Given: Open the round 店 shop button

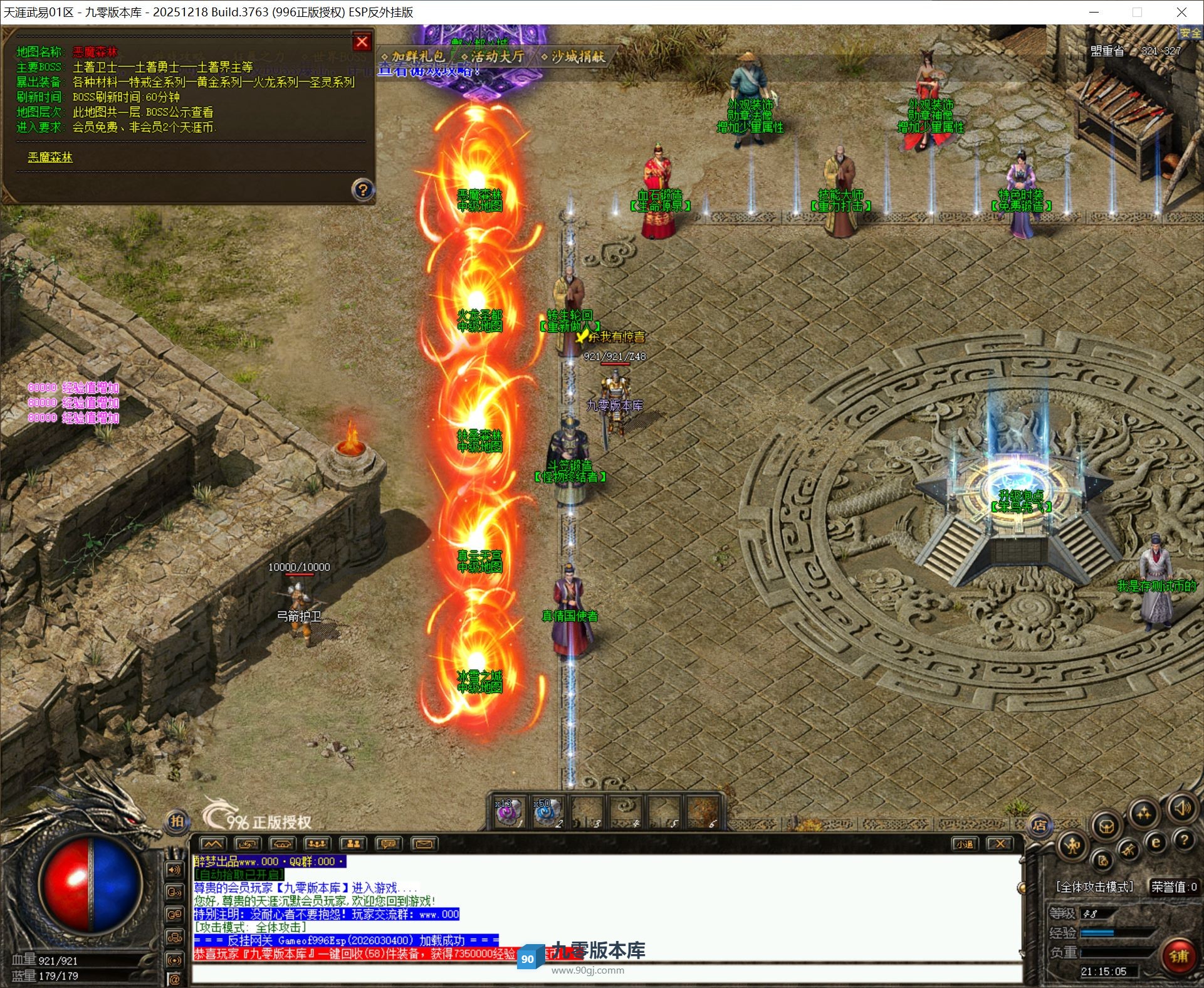Looking at the screenshot, I should point(1040,826).
